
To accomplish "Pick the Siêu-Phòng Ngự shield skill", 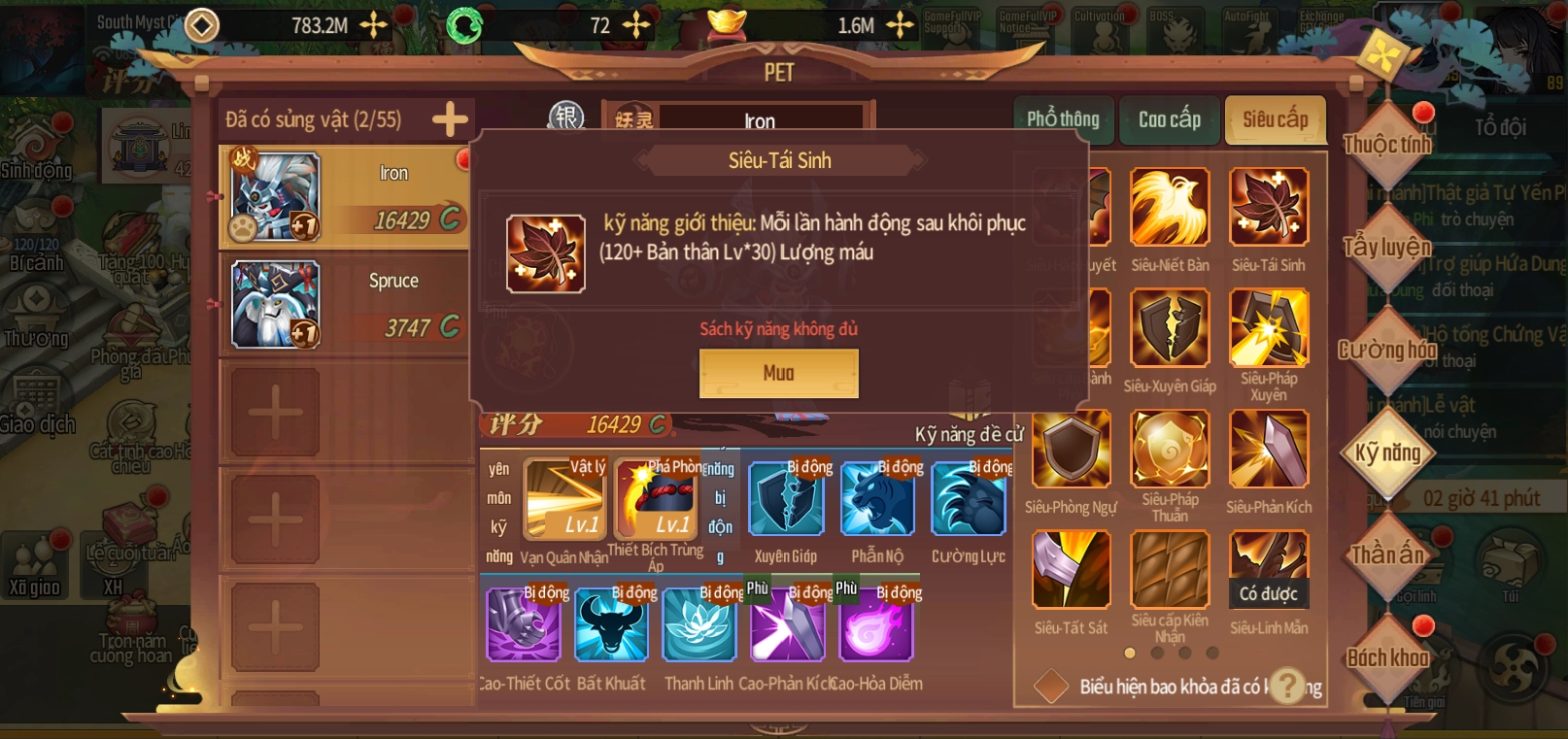I will [1071, 449].
